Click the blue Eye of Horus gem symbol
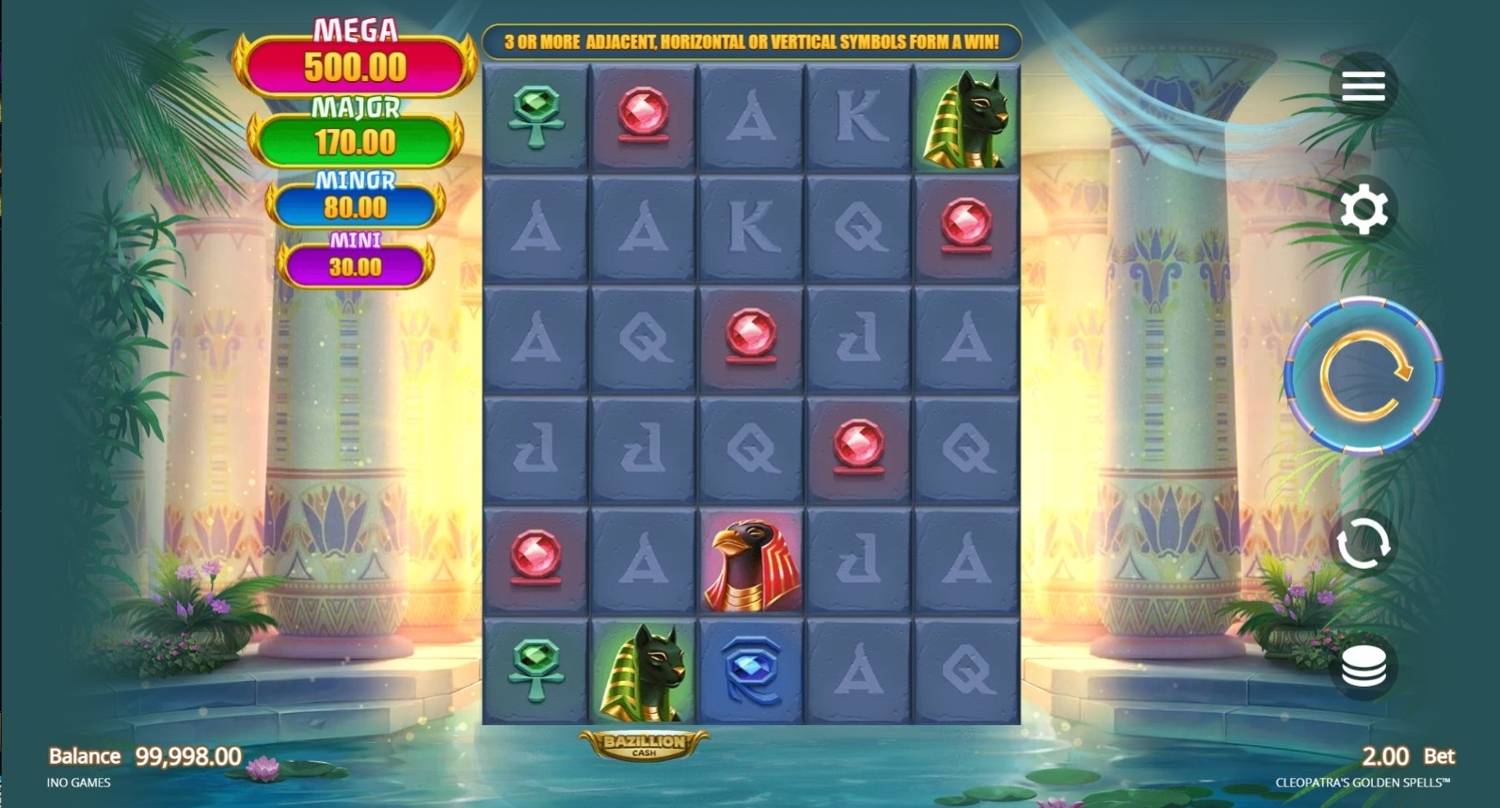1500x808 pixels. coord(750,670)
